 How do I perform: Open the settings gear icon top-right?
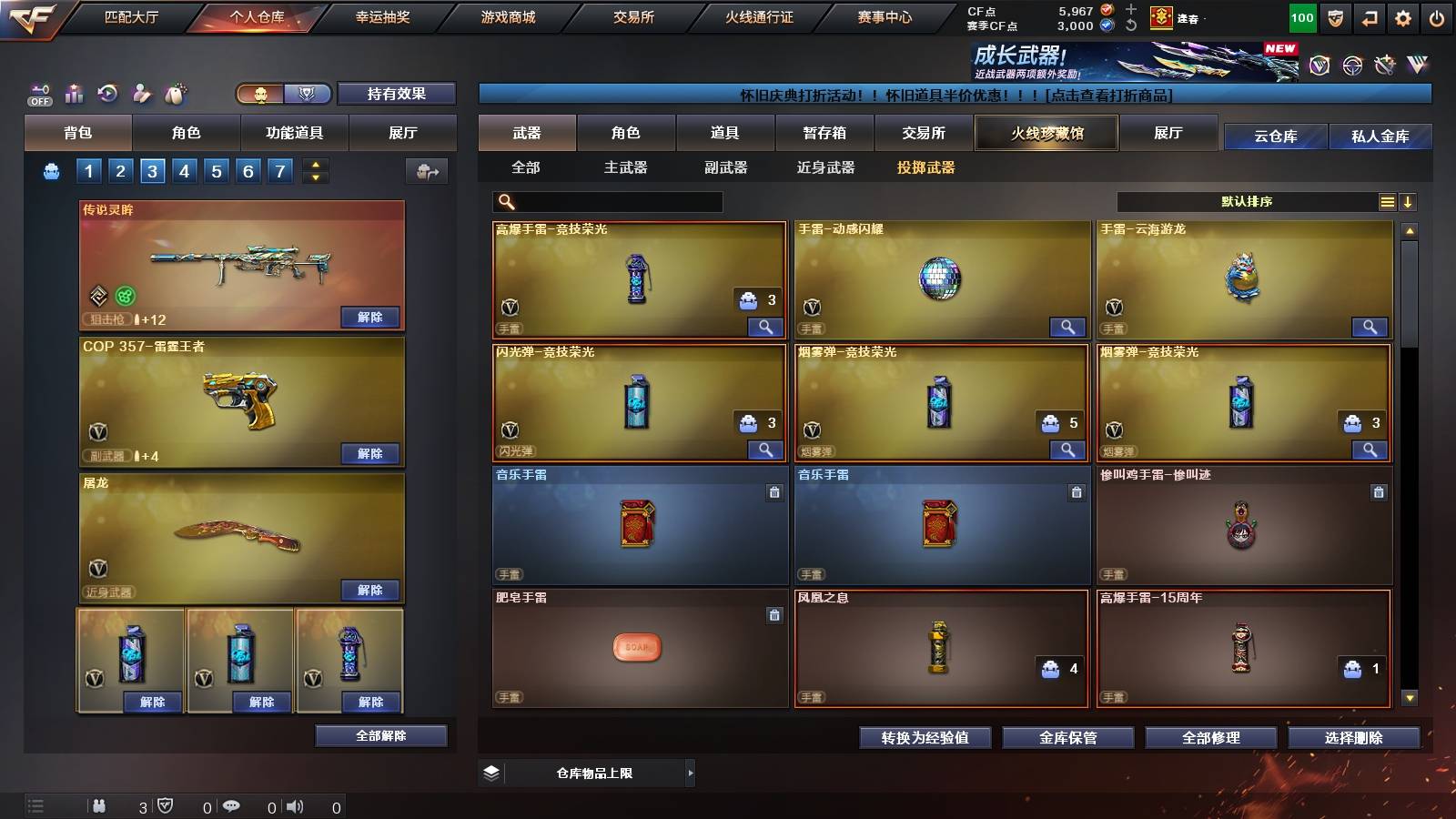(1404, 16)
